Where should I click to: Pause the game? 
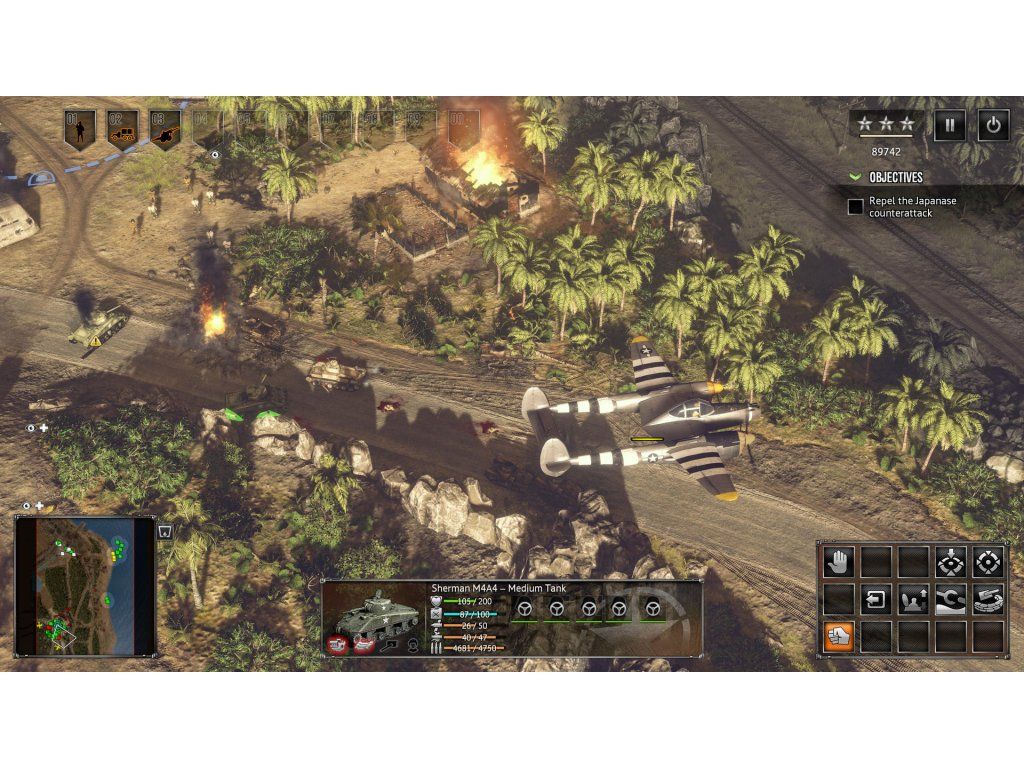tap(949, 125)
